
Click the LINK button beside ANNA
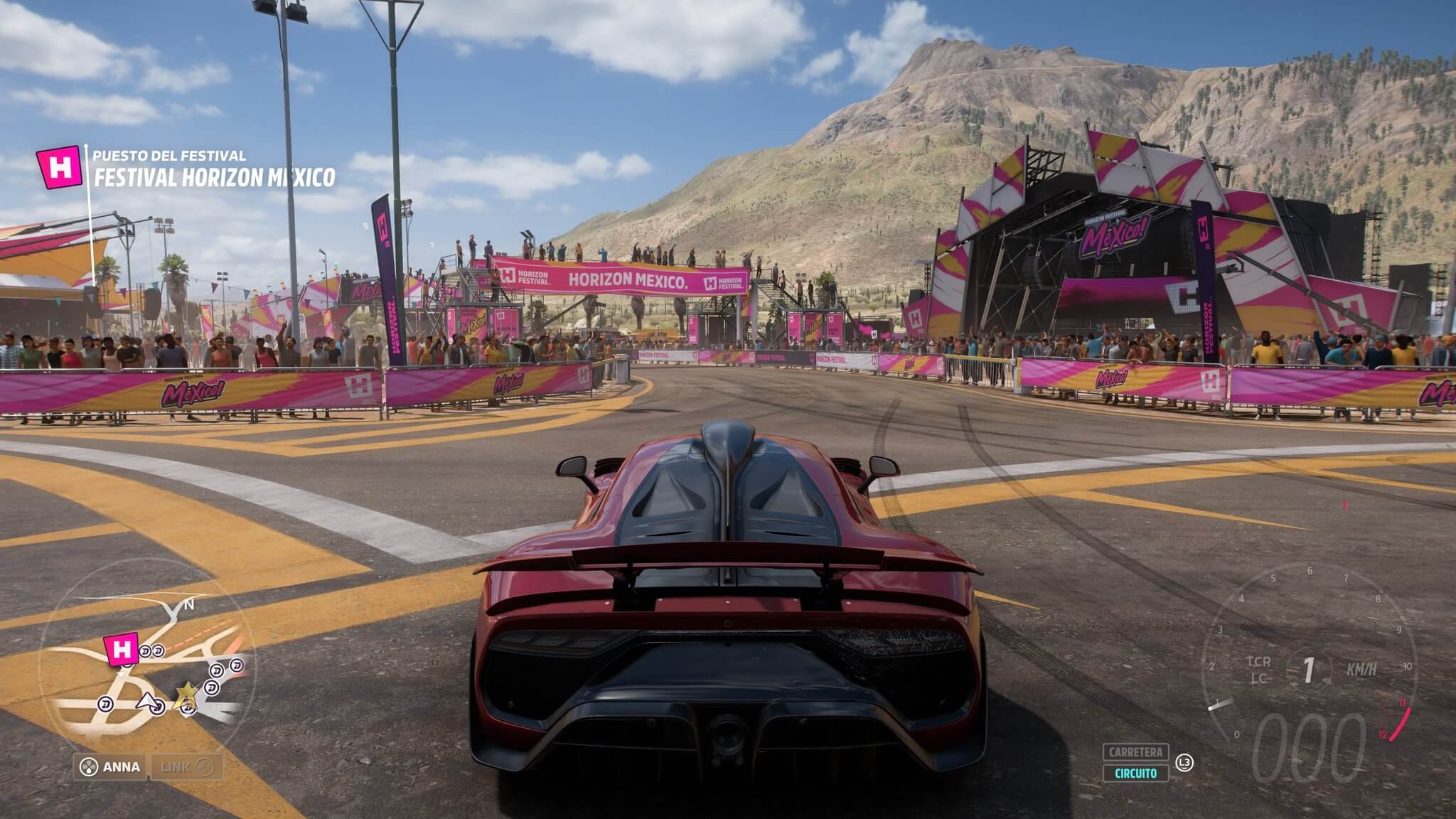185,767
